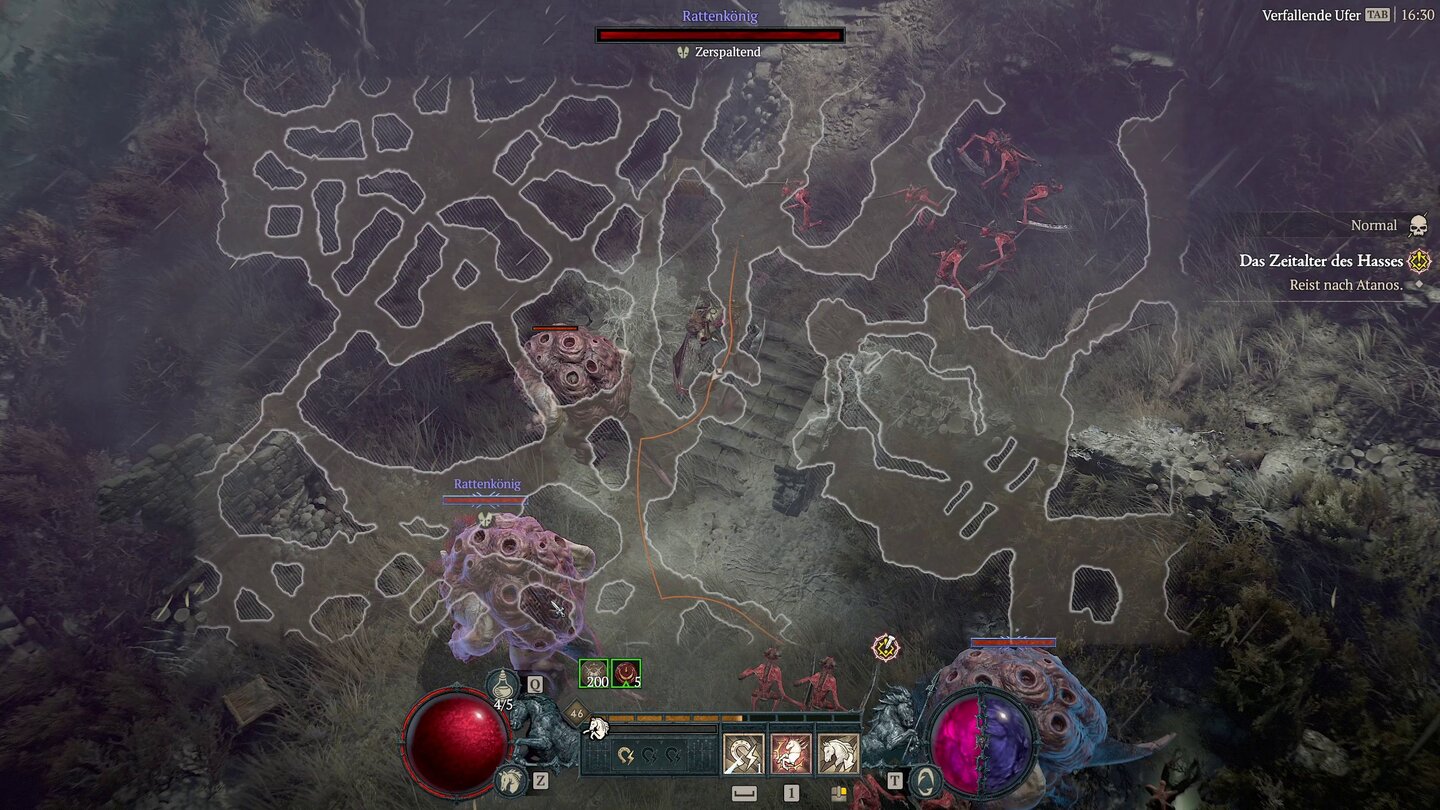Select the quest Das Zeitalter des Hasses
The width and height of the screenshot is (1440, 810).
(x=1321, y=261)
